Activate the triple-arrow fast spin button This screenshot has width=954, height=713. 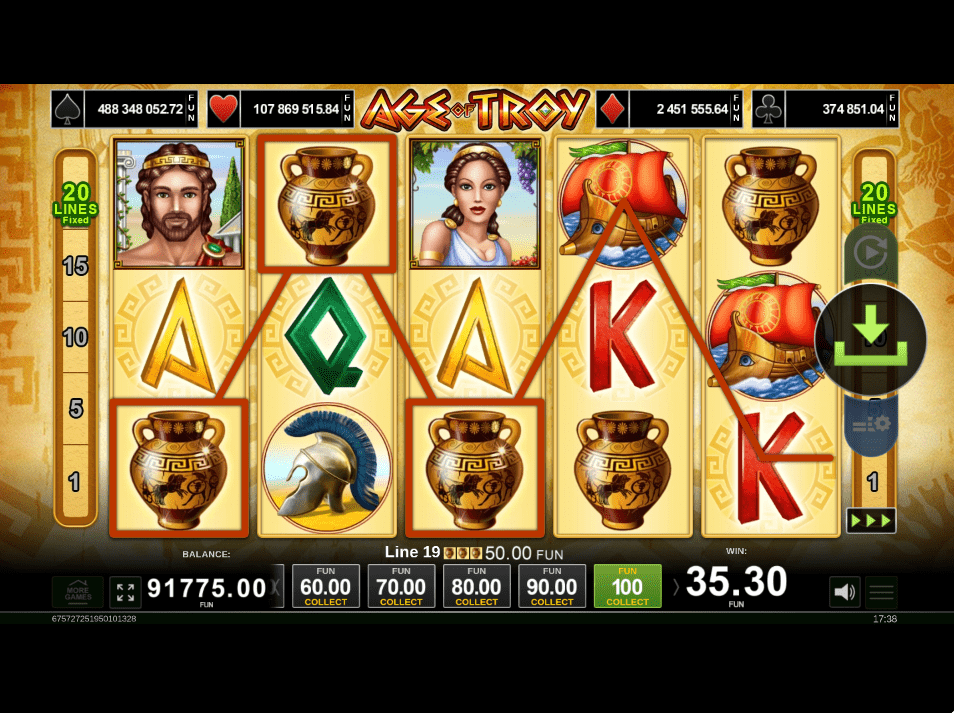(871, 520)
